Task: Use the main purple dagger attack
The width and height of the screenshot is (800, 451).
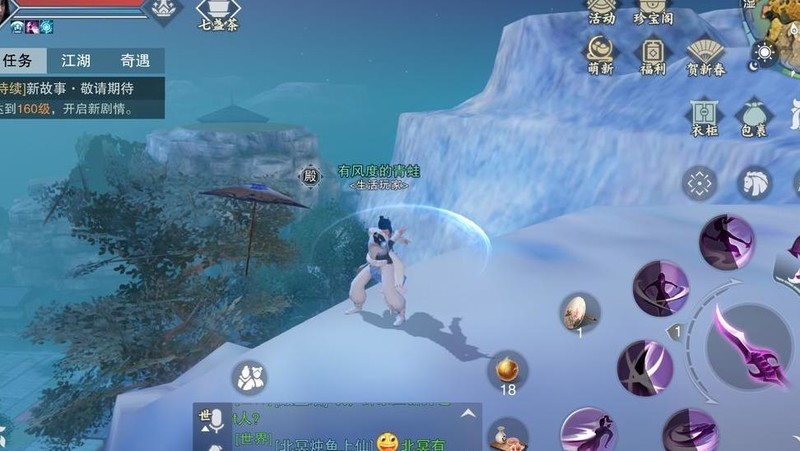Action: pos(748,345)
